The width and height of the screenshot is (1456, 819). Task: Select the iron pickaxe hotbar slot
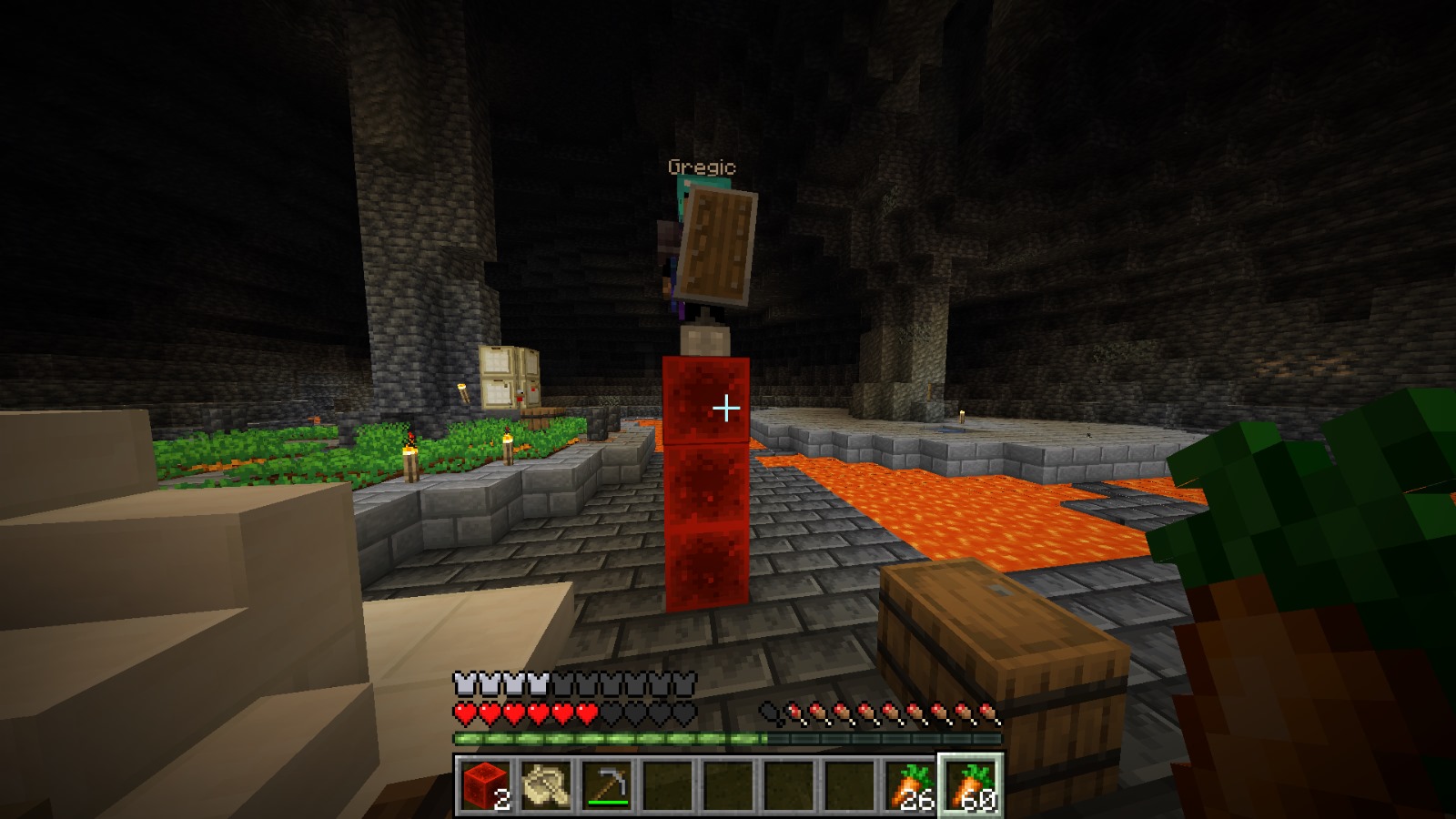pos(606,784)
